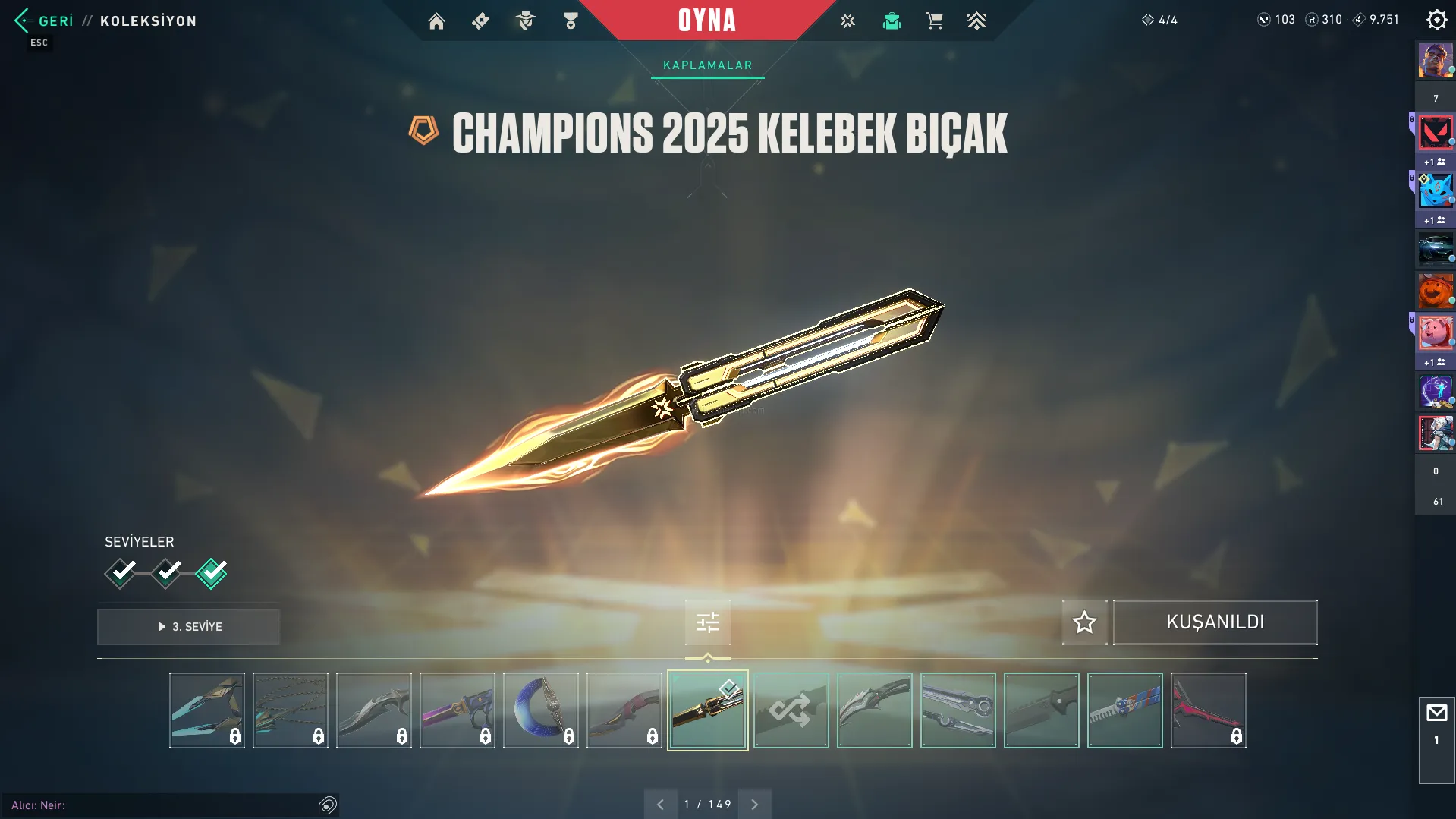Play the 3. SEVİYE preview
1456x819 pixels.
click(x=188, y=626)
